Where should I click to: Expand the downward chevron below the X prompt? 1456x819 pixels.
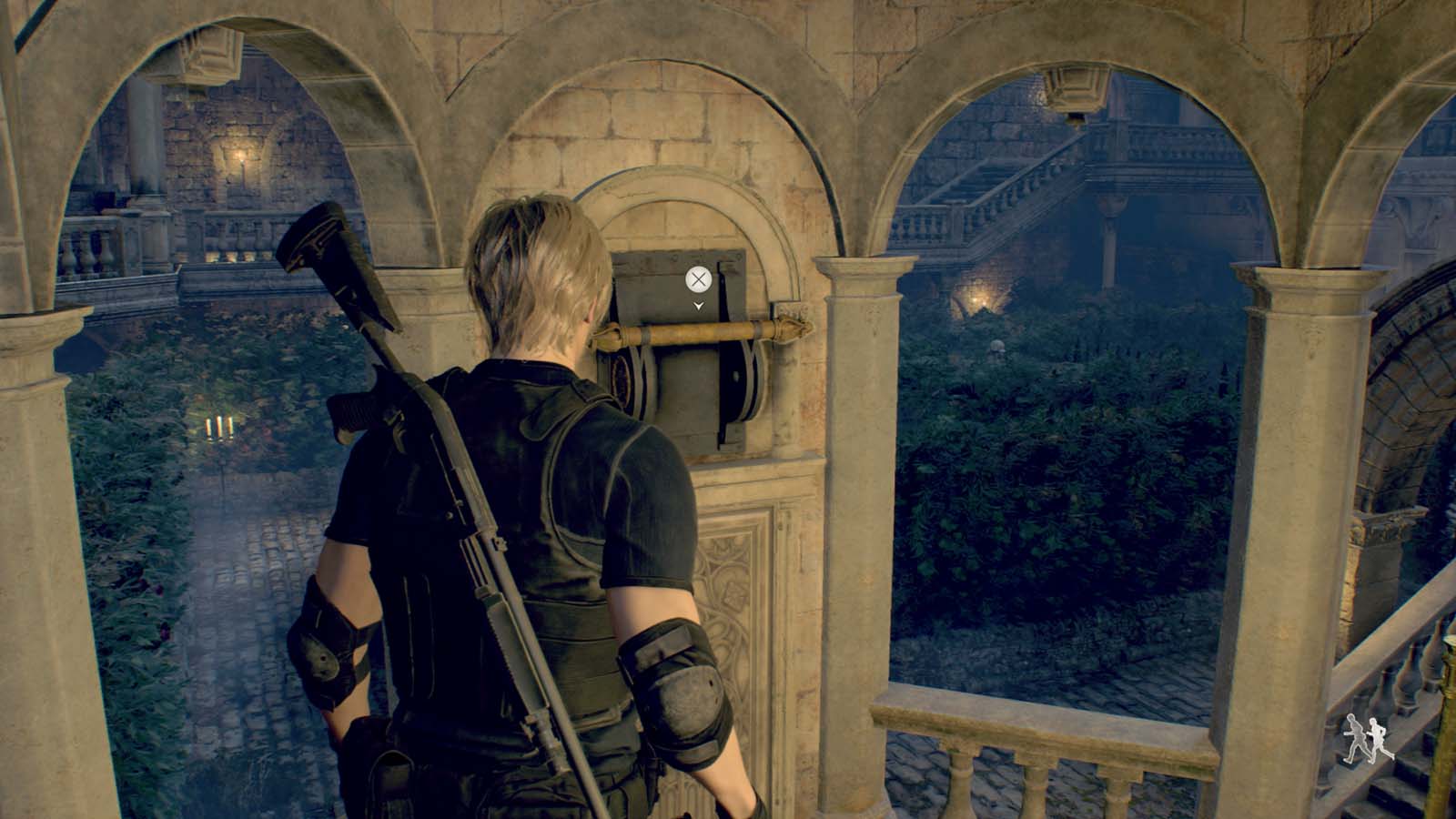point(699,307)
